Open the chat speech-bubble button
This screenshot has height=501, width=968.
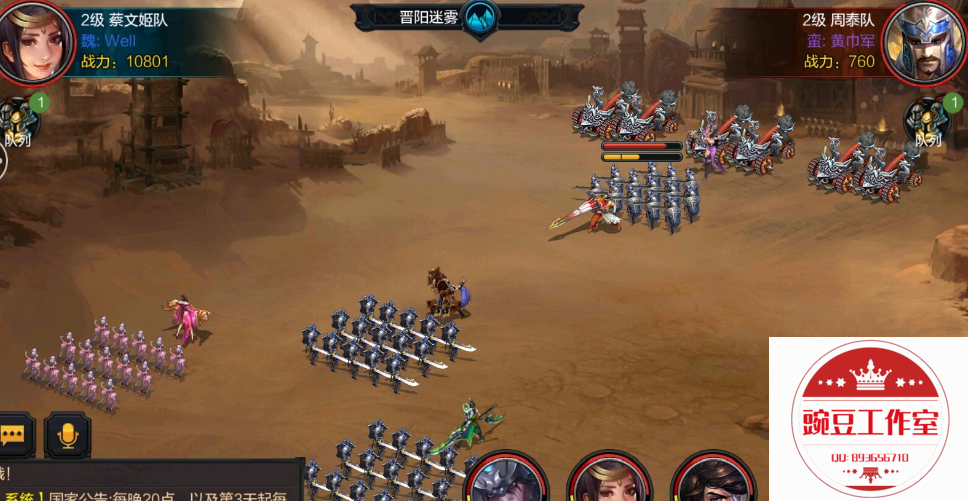[x=14, y=436]
